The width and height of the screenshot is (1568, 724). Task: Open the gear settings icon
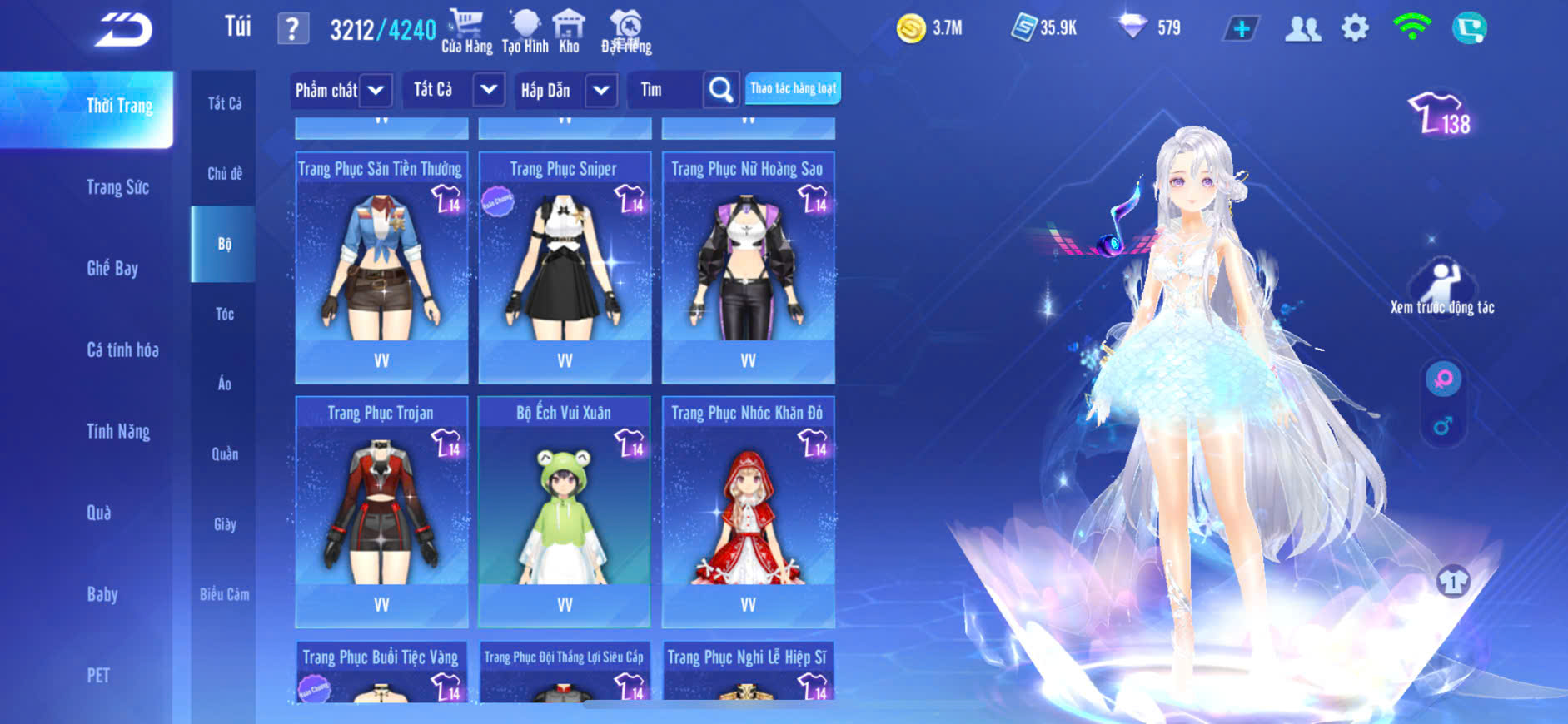(1355, 28)
